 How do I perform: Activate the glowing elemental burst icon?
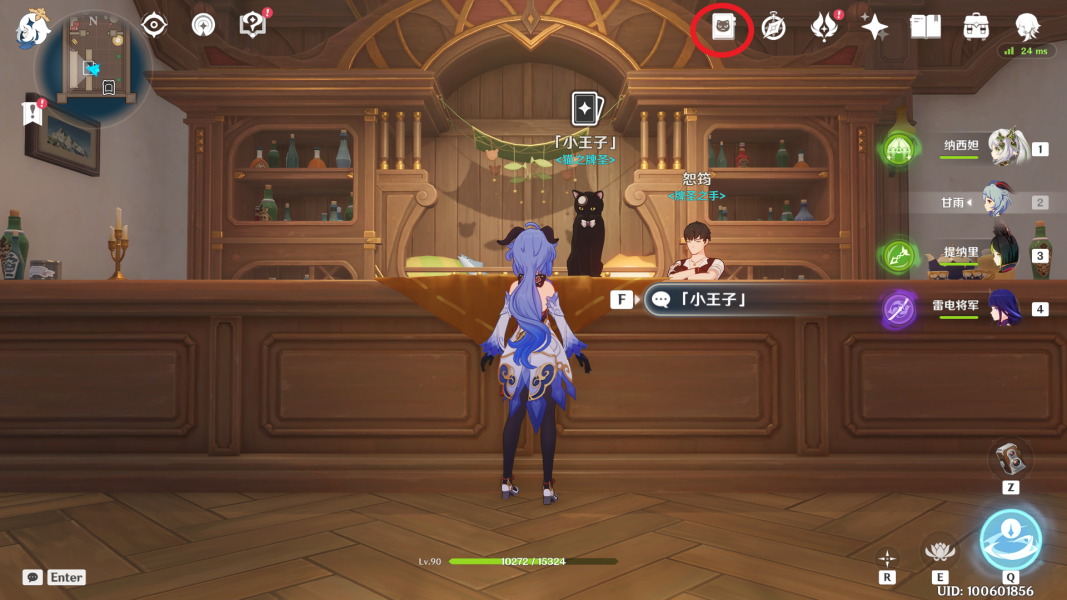pyautogui.click(x=1010, y=540)
